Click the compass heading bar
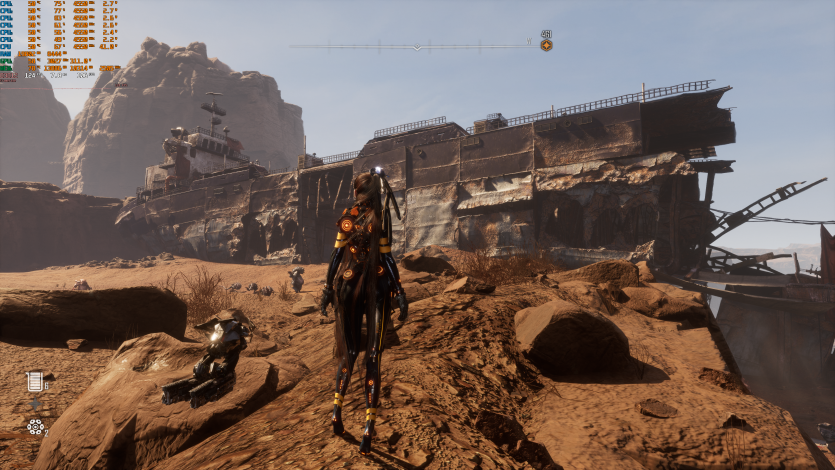Screen dimensions: 835x470 (x=414, y=45)
